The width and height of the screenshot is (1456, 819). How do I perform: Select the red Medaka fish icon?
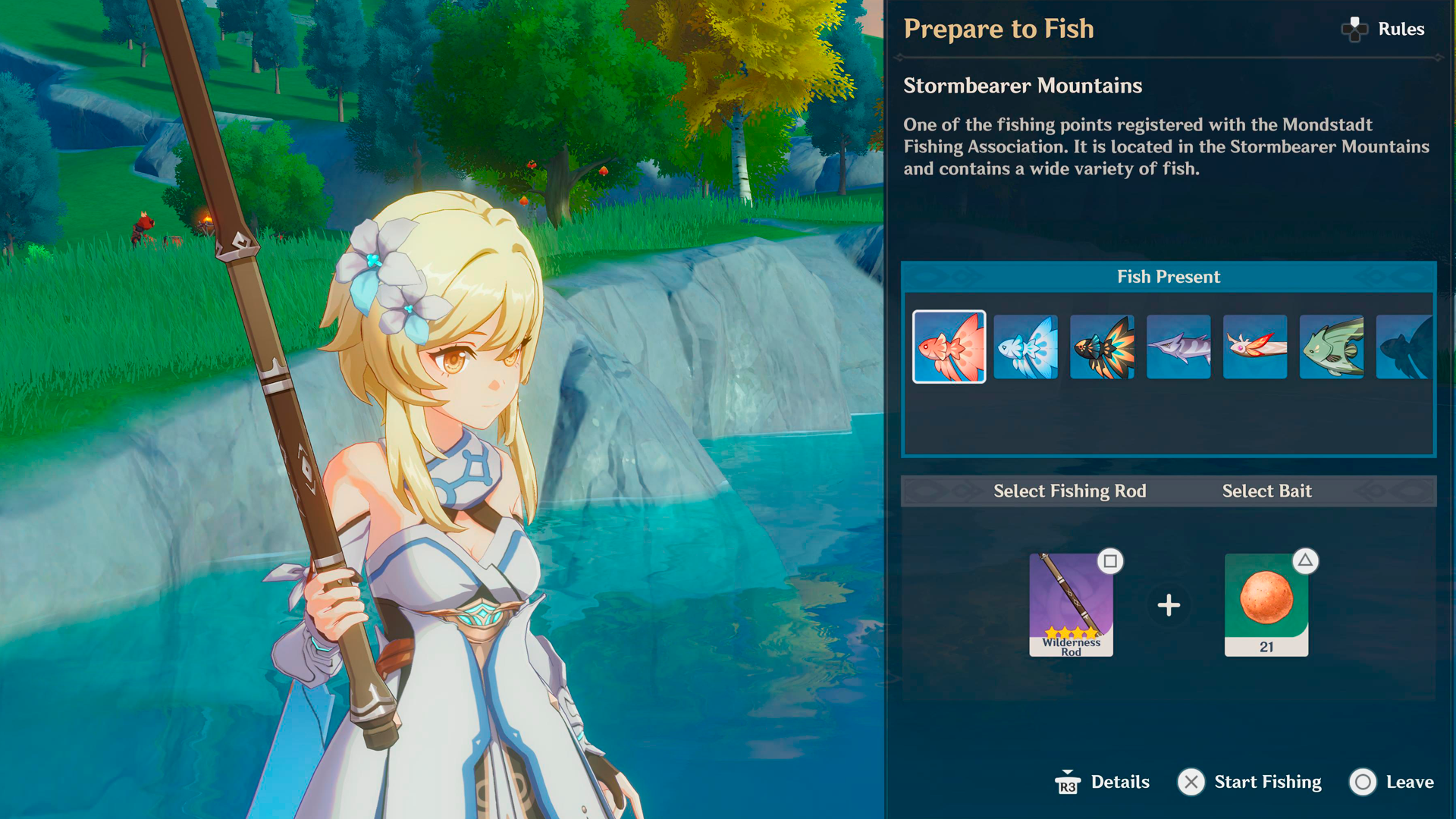(949, 347)
